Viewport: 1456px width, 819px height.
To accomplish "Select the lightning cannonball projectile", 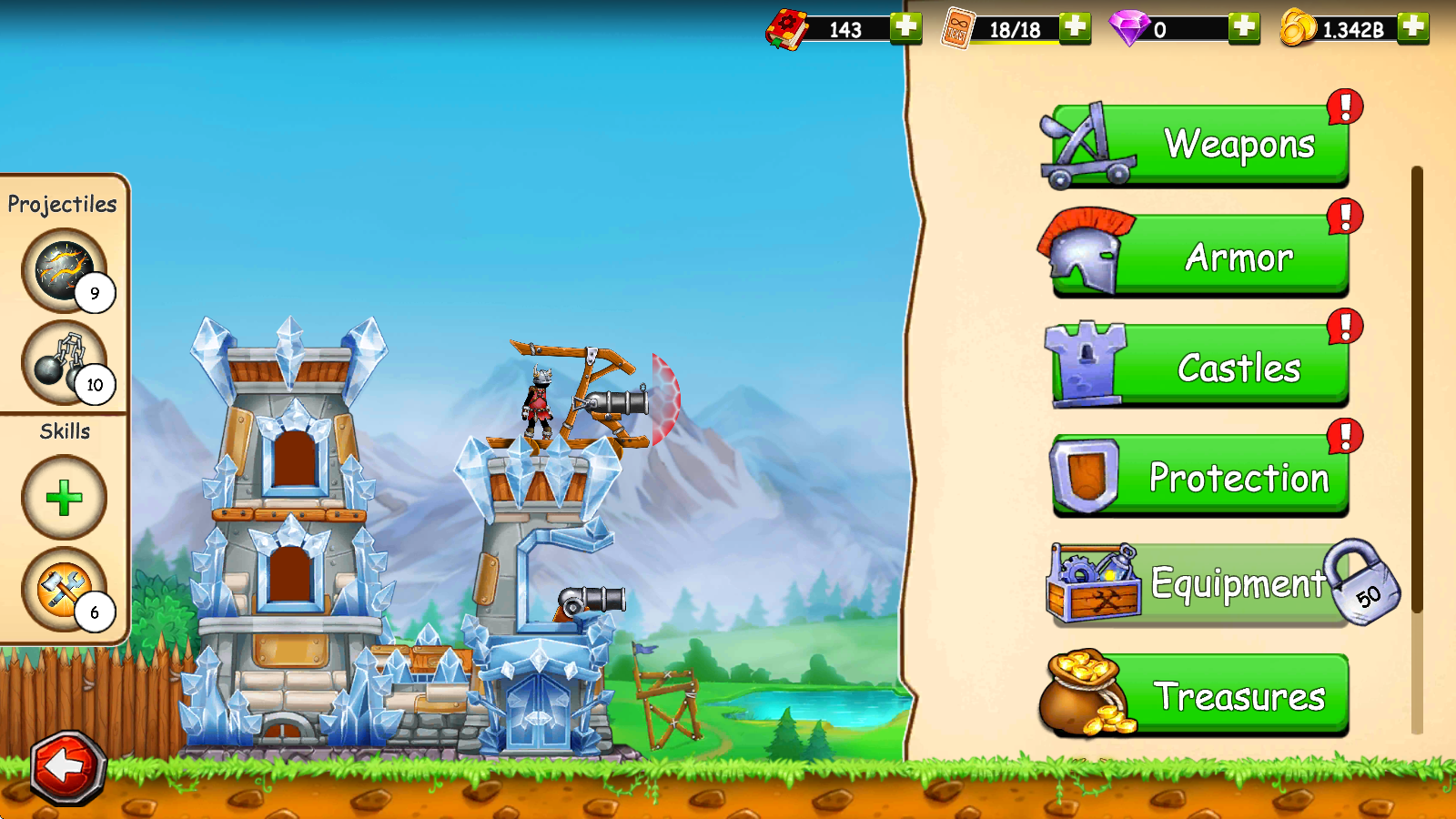I will [x=64, y=269].
